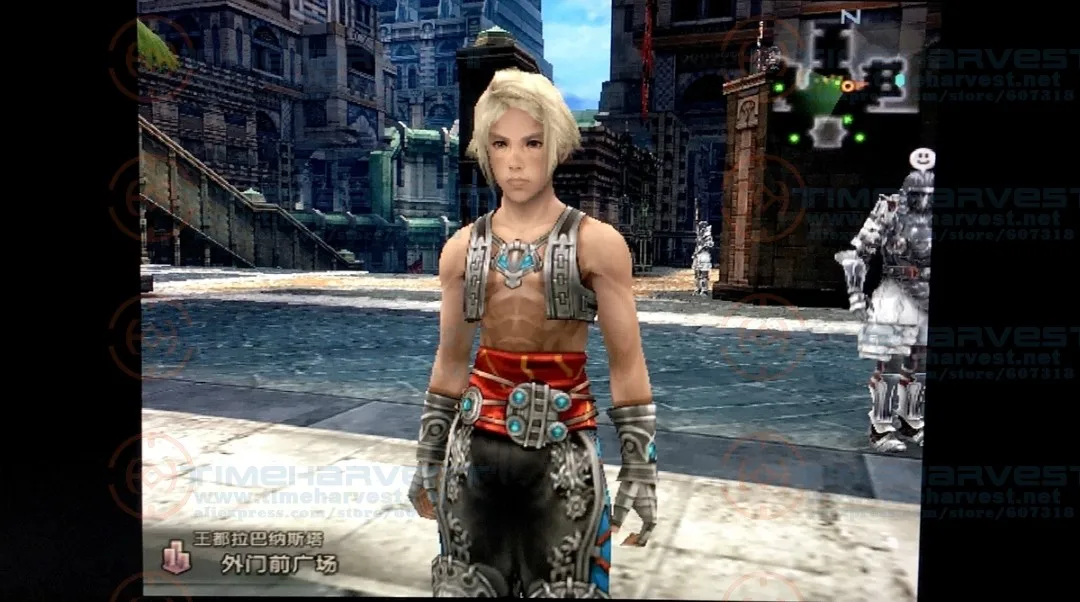Click the pink location icon beside the area name
1080x602 pixels.
pyautogui.click(x=176, y=556)
